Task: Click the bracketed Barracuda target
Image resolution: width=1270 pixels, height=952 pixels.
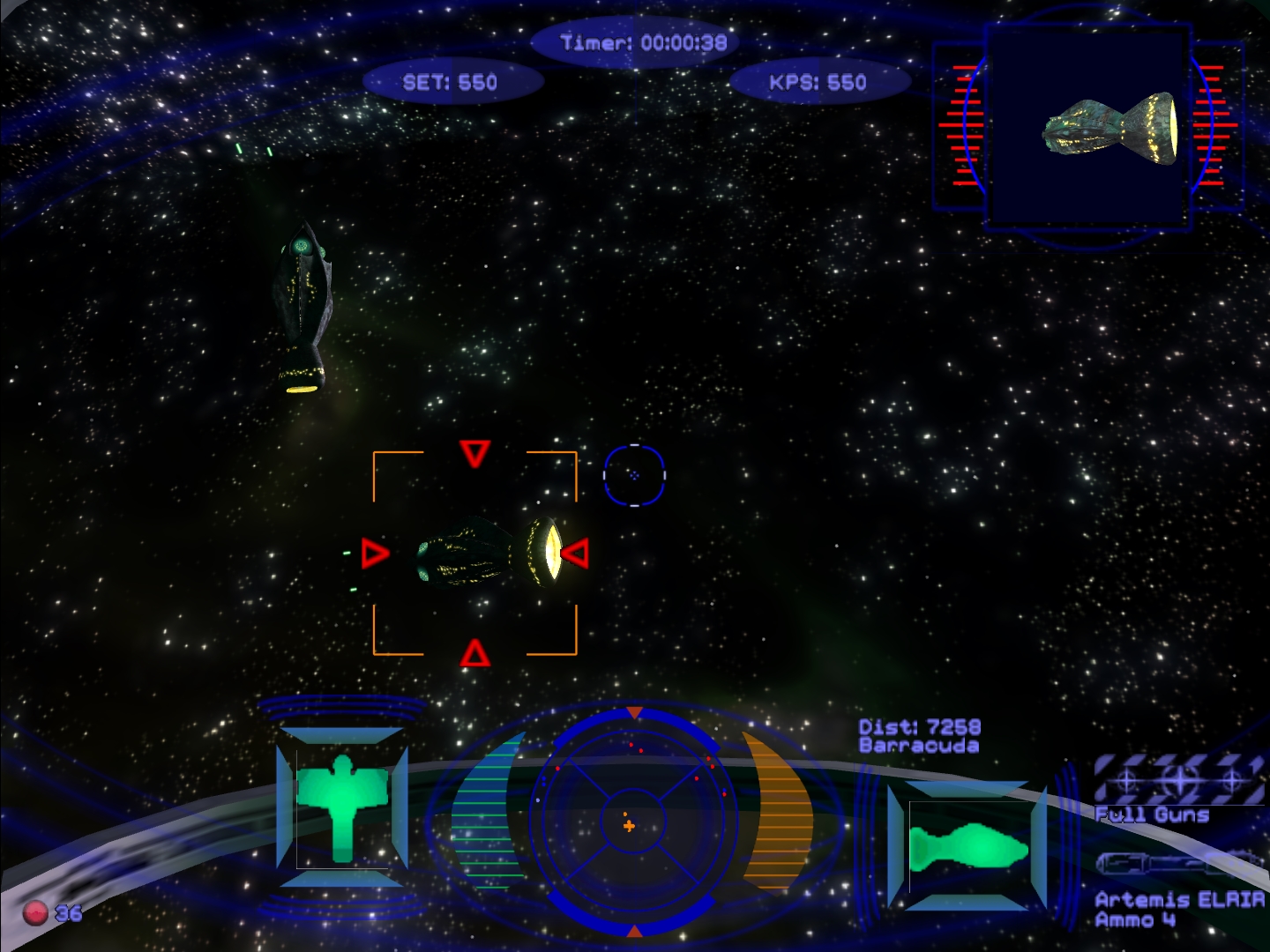Action: point(488,553)
